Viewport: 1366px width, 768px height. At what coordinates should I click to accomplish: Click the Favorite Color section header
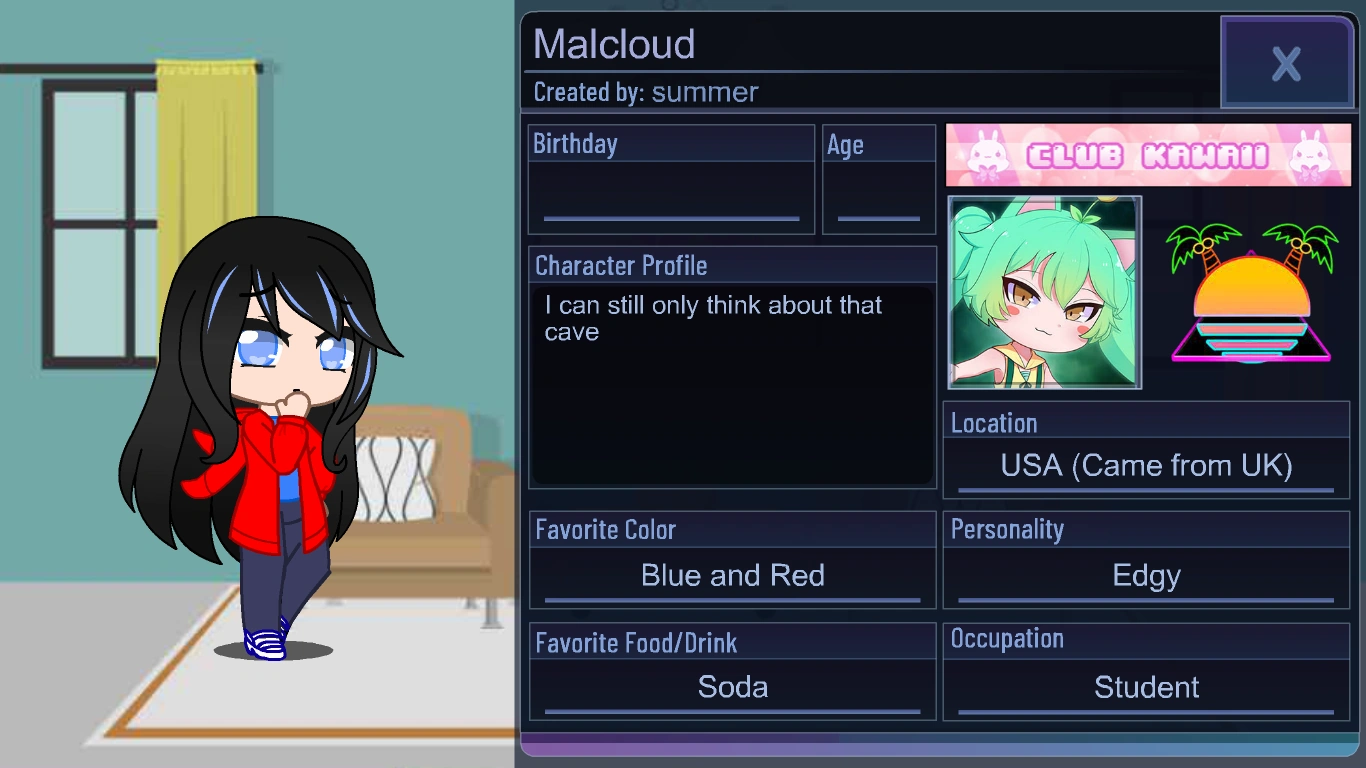point(605,530)
